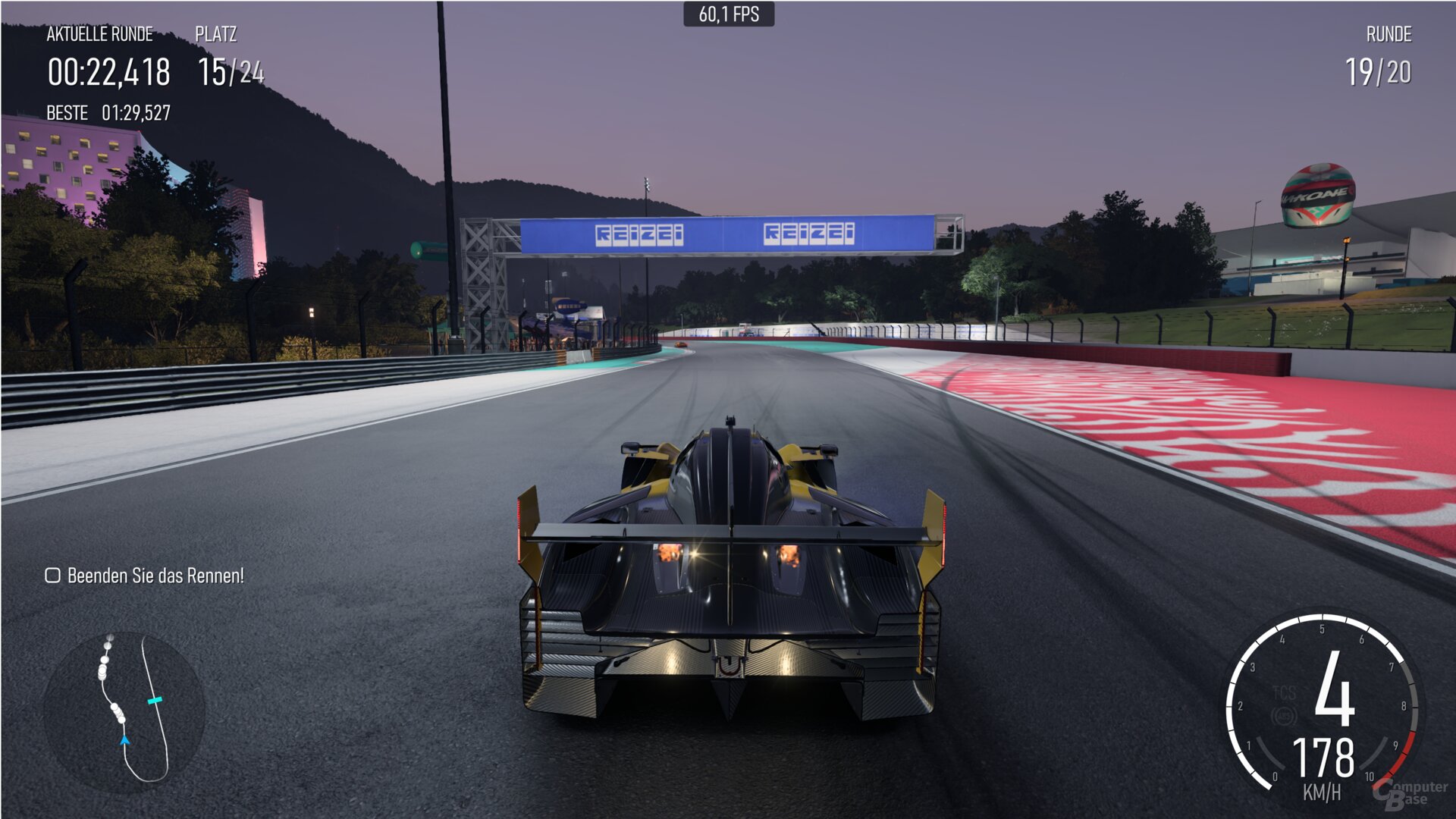The image size is (1456, 819).
Task: Select the 60,1 FPS counter at the top
Action: [728, 12]
